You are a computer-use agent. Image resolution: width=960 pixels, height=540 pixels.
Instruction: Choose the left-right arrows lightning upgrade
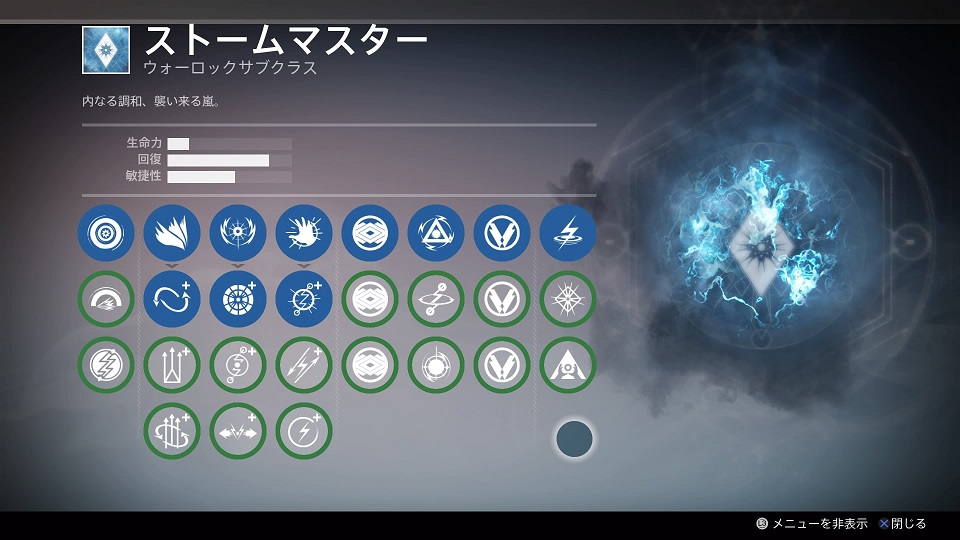tap(238, 431)
